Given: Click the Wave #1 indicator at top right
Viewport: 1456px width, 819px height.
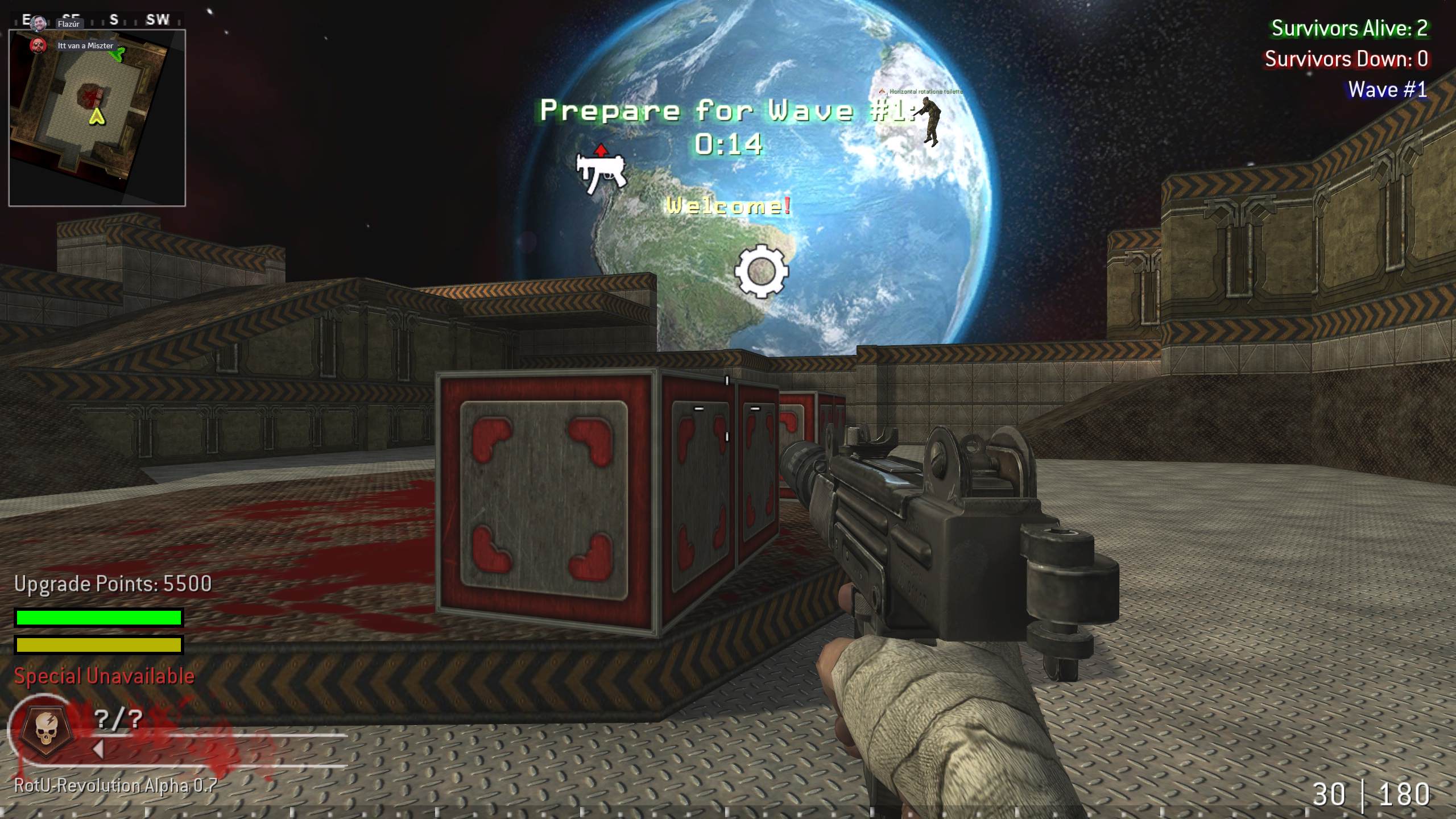Looking at the screenshot, I should 1387,90.
